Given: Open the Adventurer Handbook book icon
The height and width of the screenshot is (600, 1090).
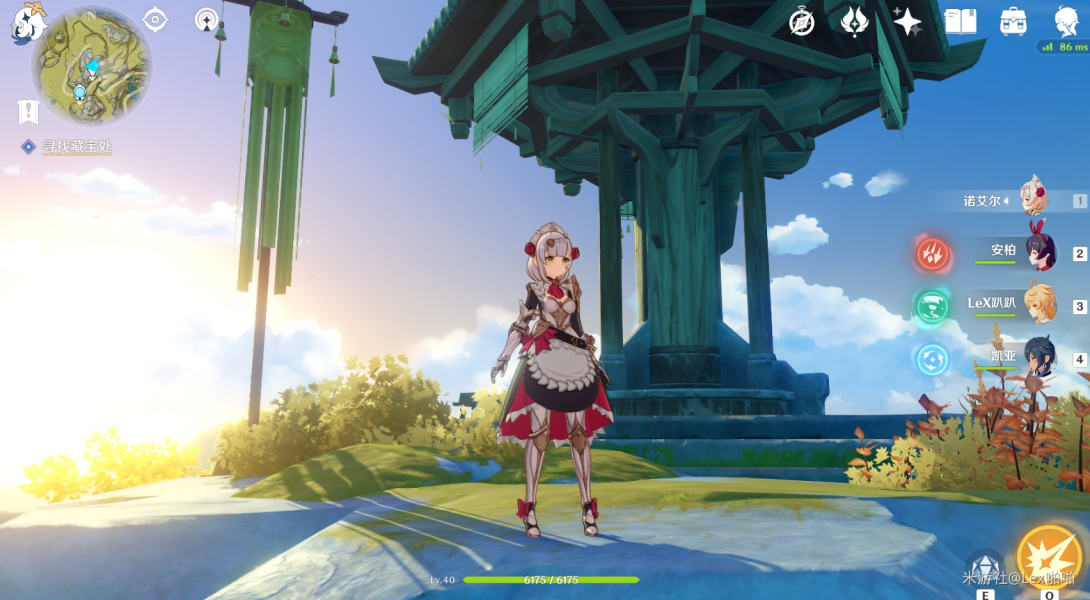Looking at the screenshot, I should click(x=960, y=22).
